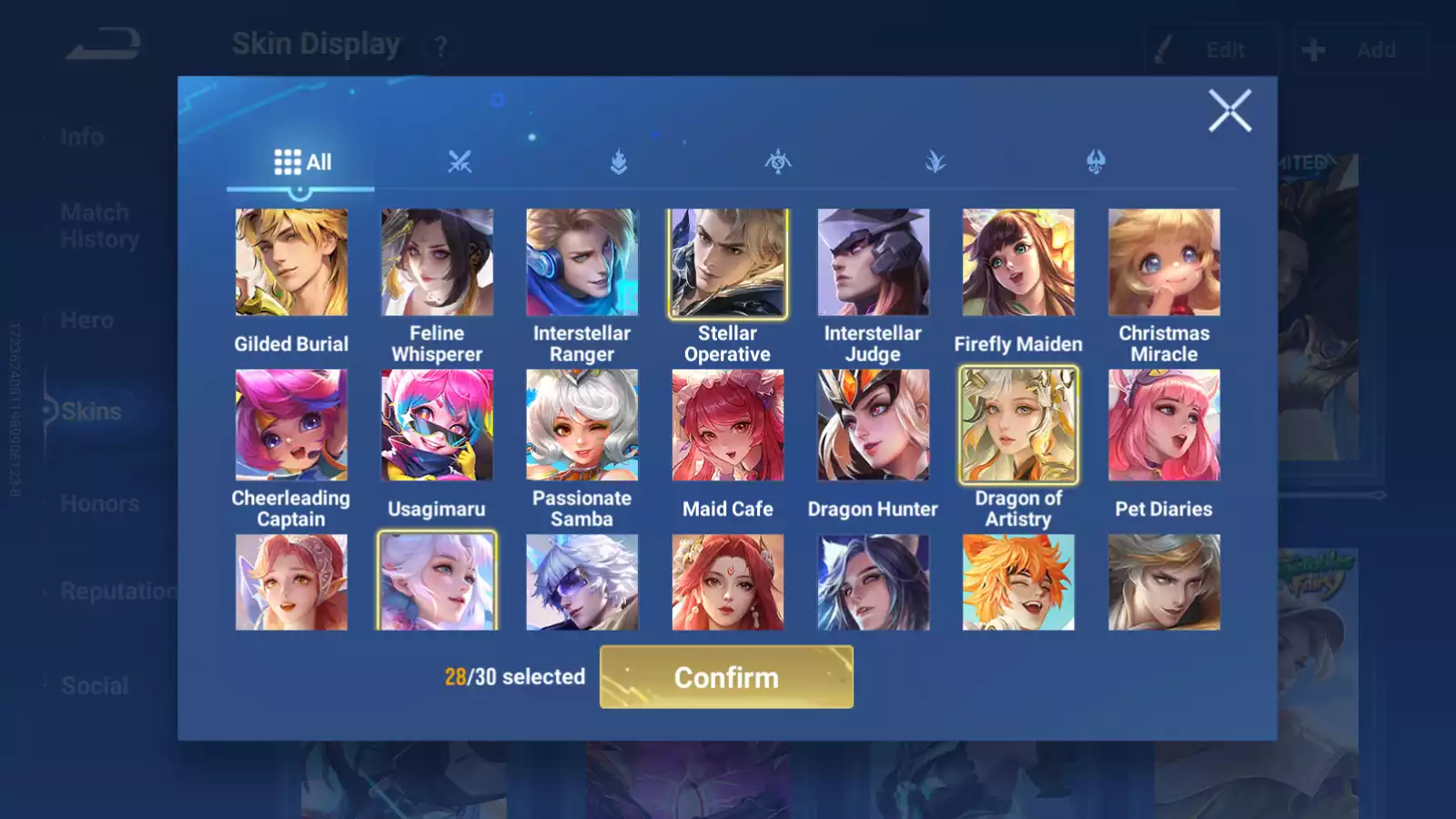
Task: Pick the Christmas Miracle skin
Action: point(1164,262)
